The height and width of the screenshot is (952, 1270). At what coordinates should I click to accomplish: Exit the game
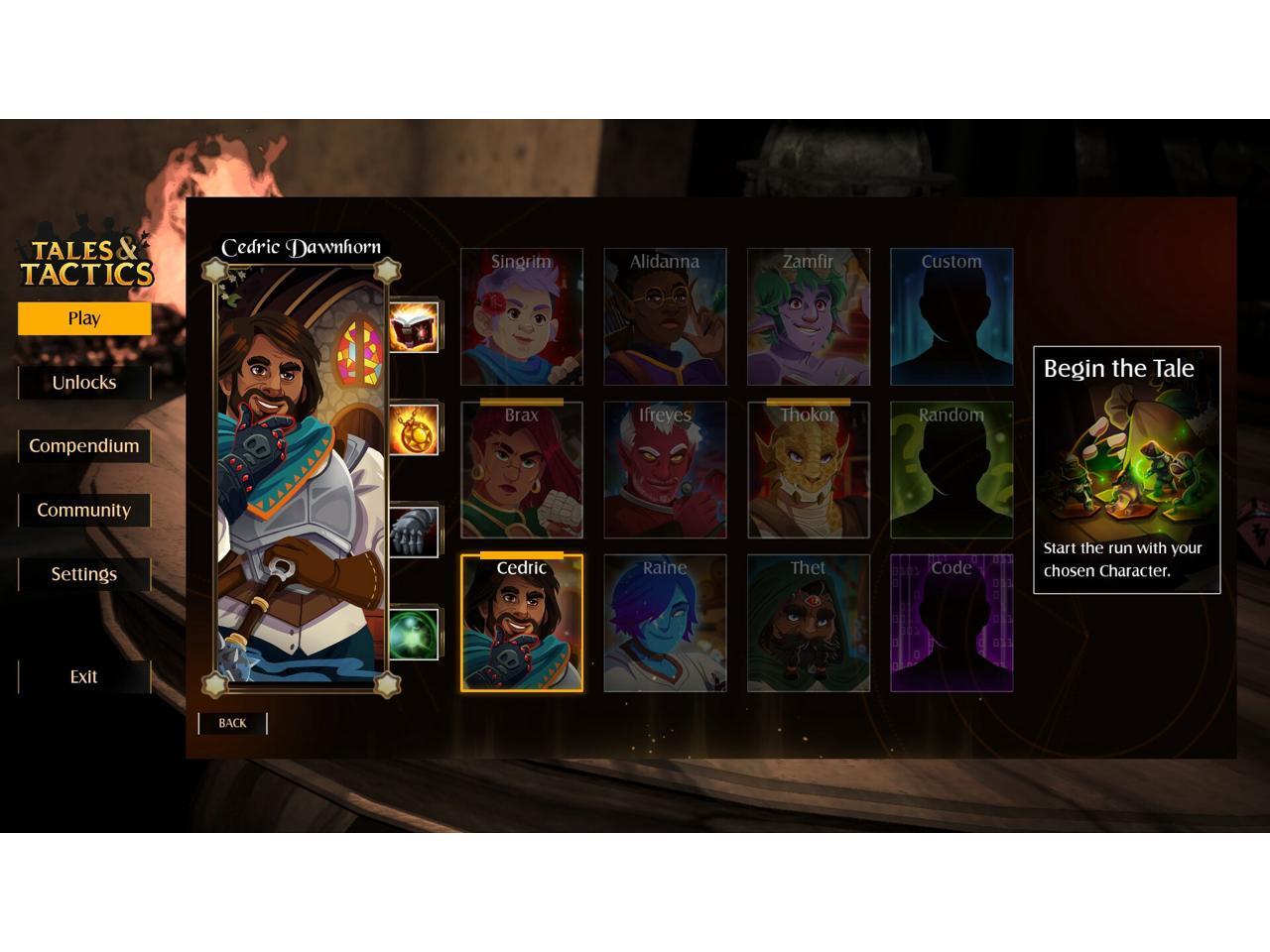[x=84, y=676]
